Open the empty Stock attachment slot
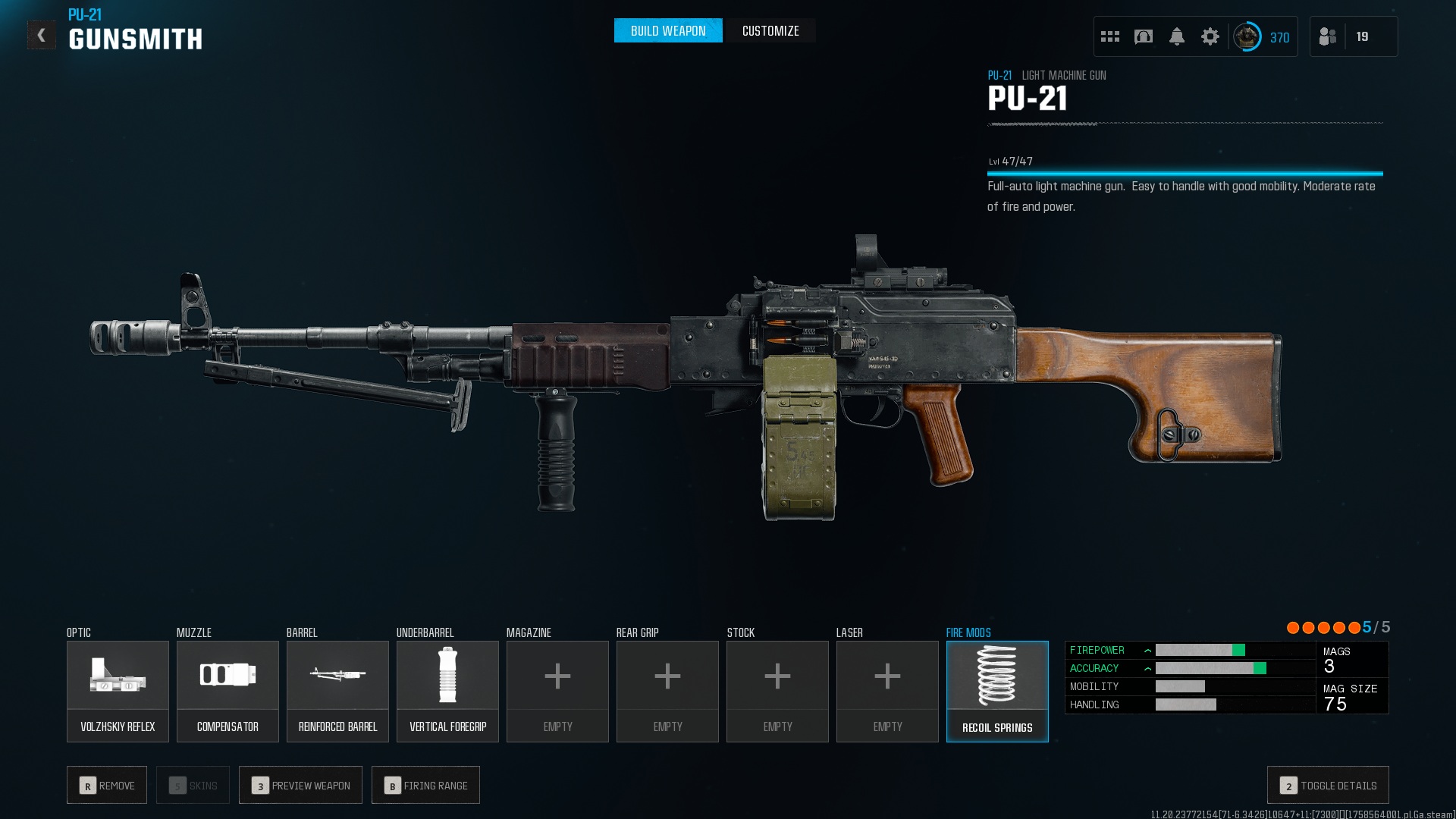Image resolution: width=1456 pixels, height=819 pixels. coord(777,691)
